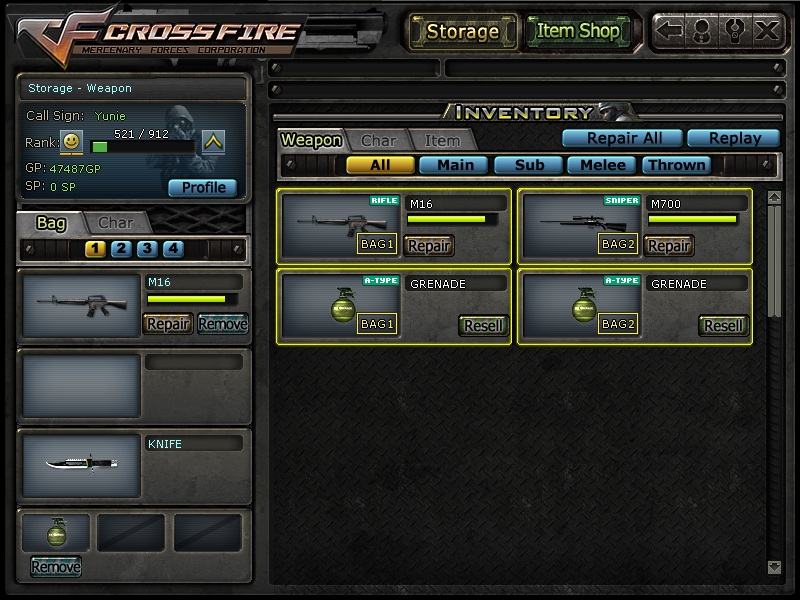The image size is (800, 600).
Task: Close the window with the X button
Action: point(766,30)
